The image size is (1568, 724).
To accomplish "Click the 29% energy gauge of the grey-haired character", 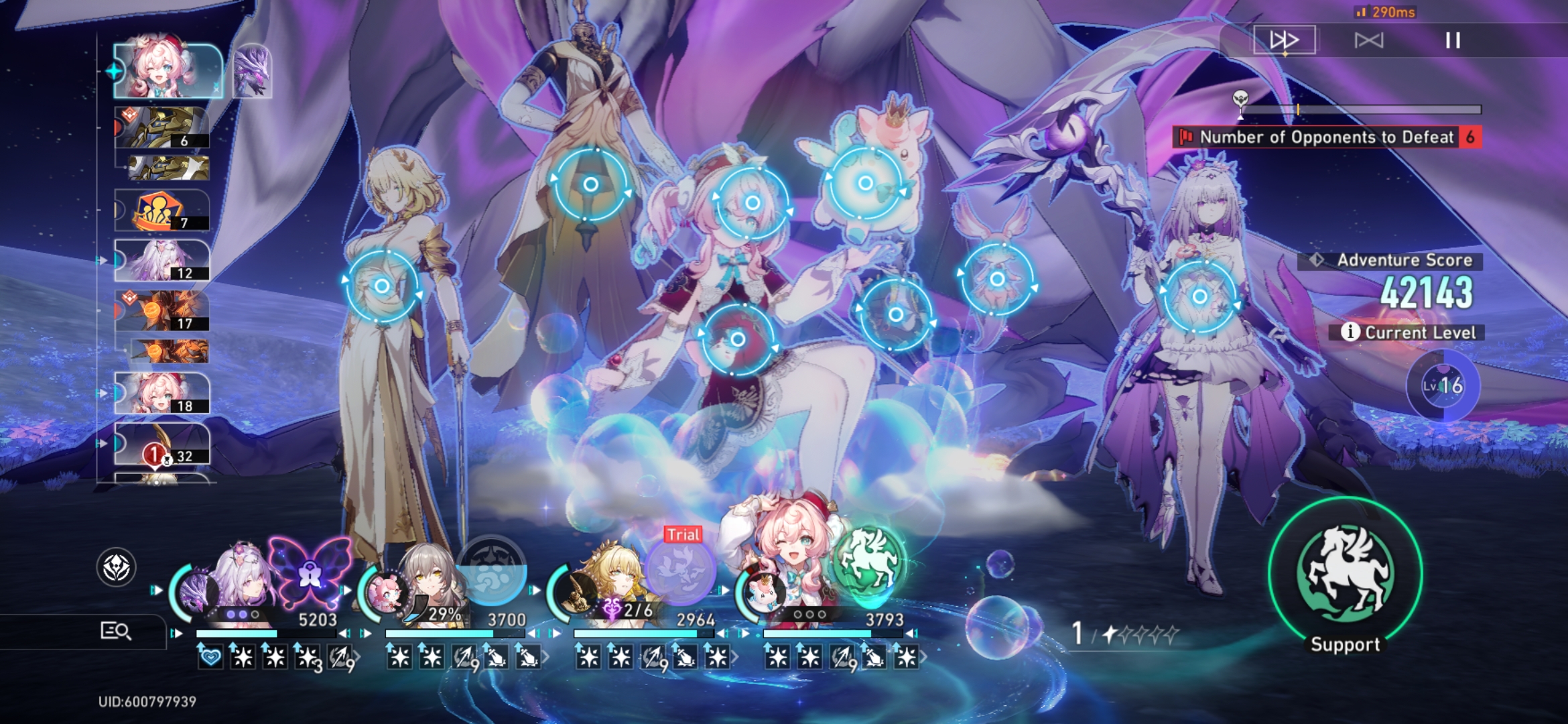I will point(446,612).
